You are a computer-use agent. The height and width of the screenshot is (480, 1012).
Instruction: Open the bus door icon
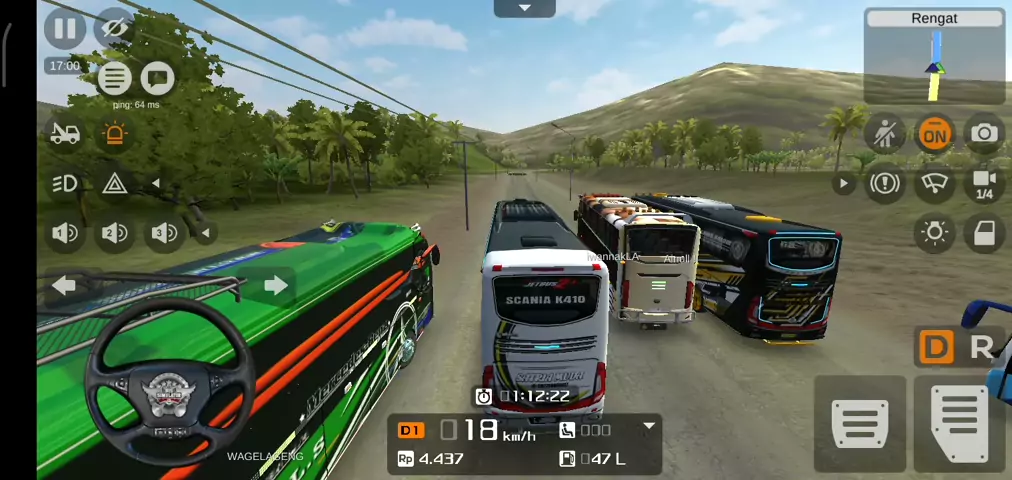(984, 233)
